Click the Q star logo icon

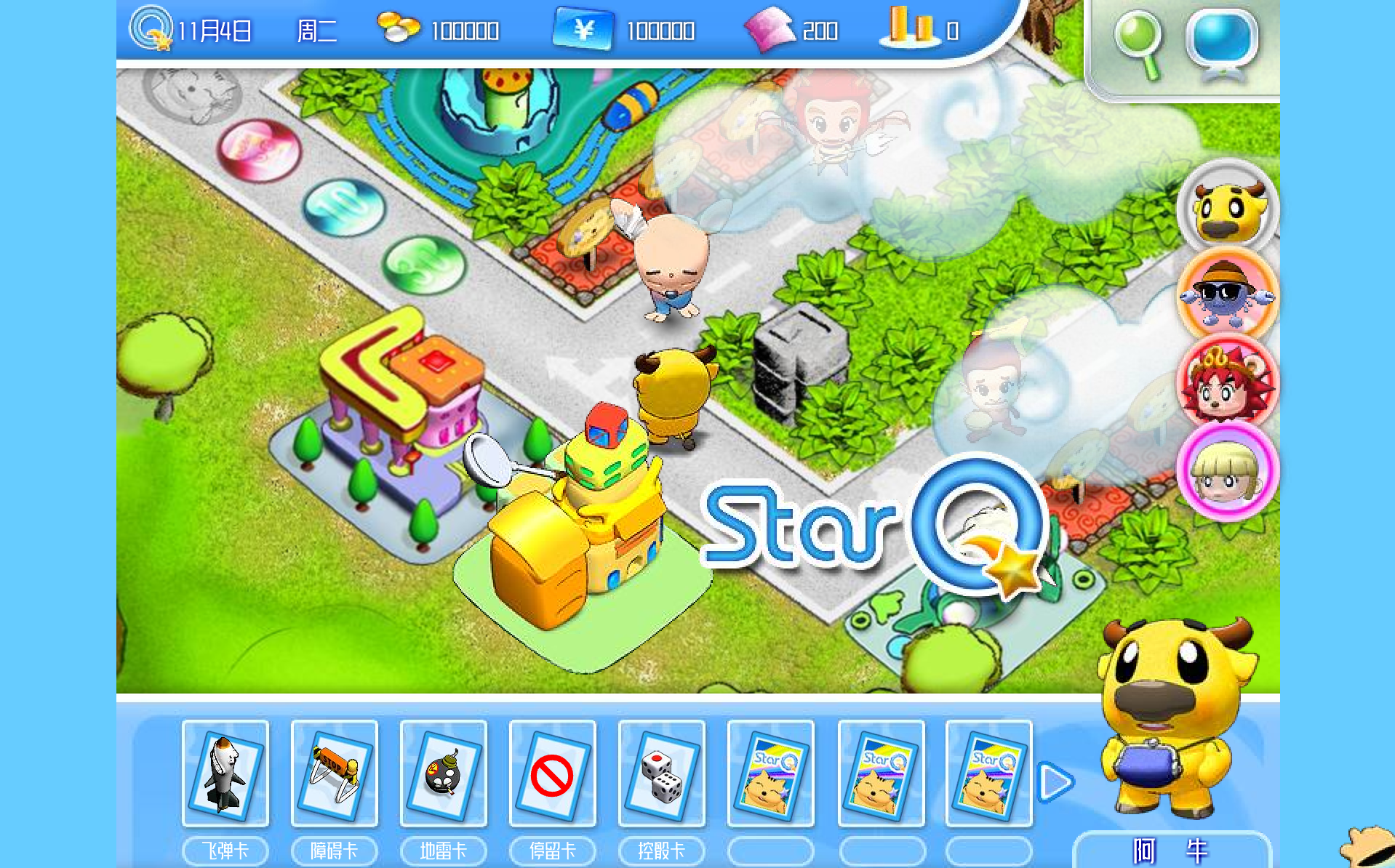pyautogui.click(x=151, y=29)
